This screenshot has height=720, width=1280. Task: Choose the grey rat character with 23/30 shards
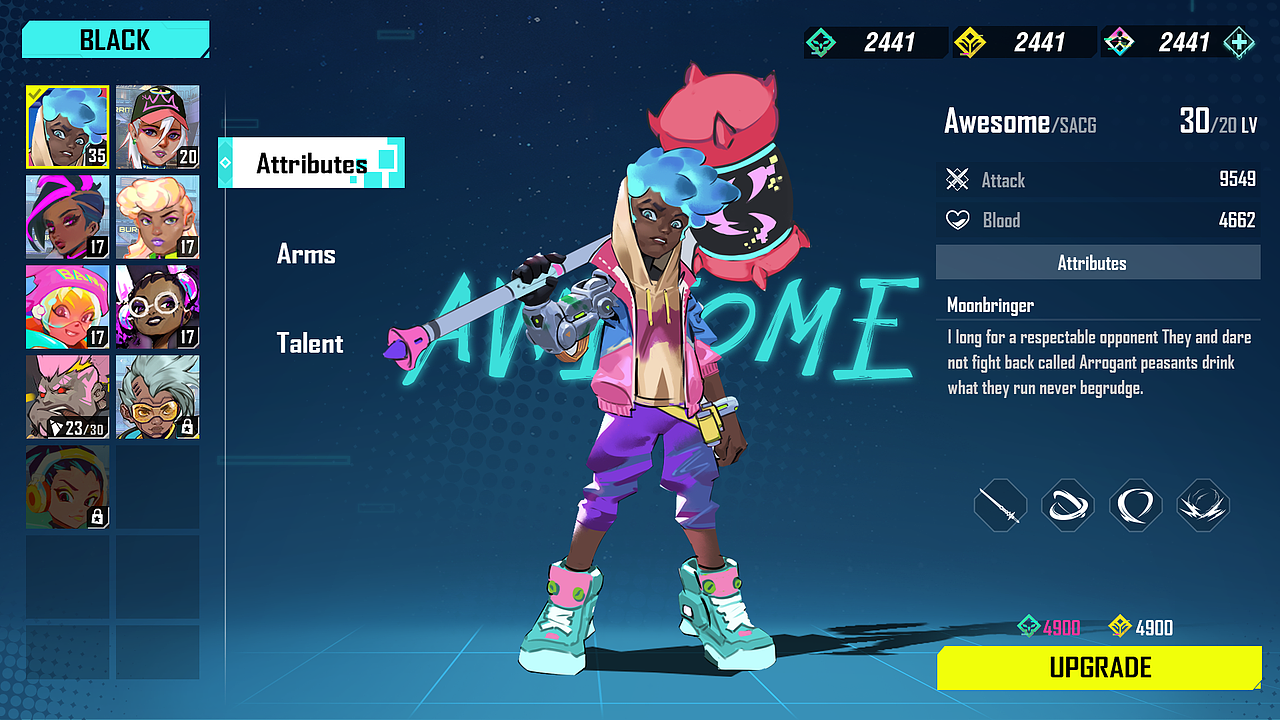click(x=68, y=397)
